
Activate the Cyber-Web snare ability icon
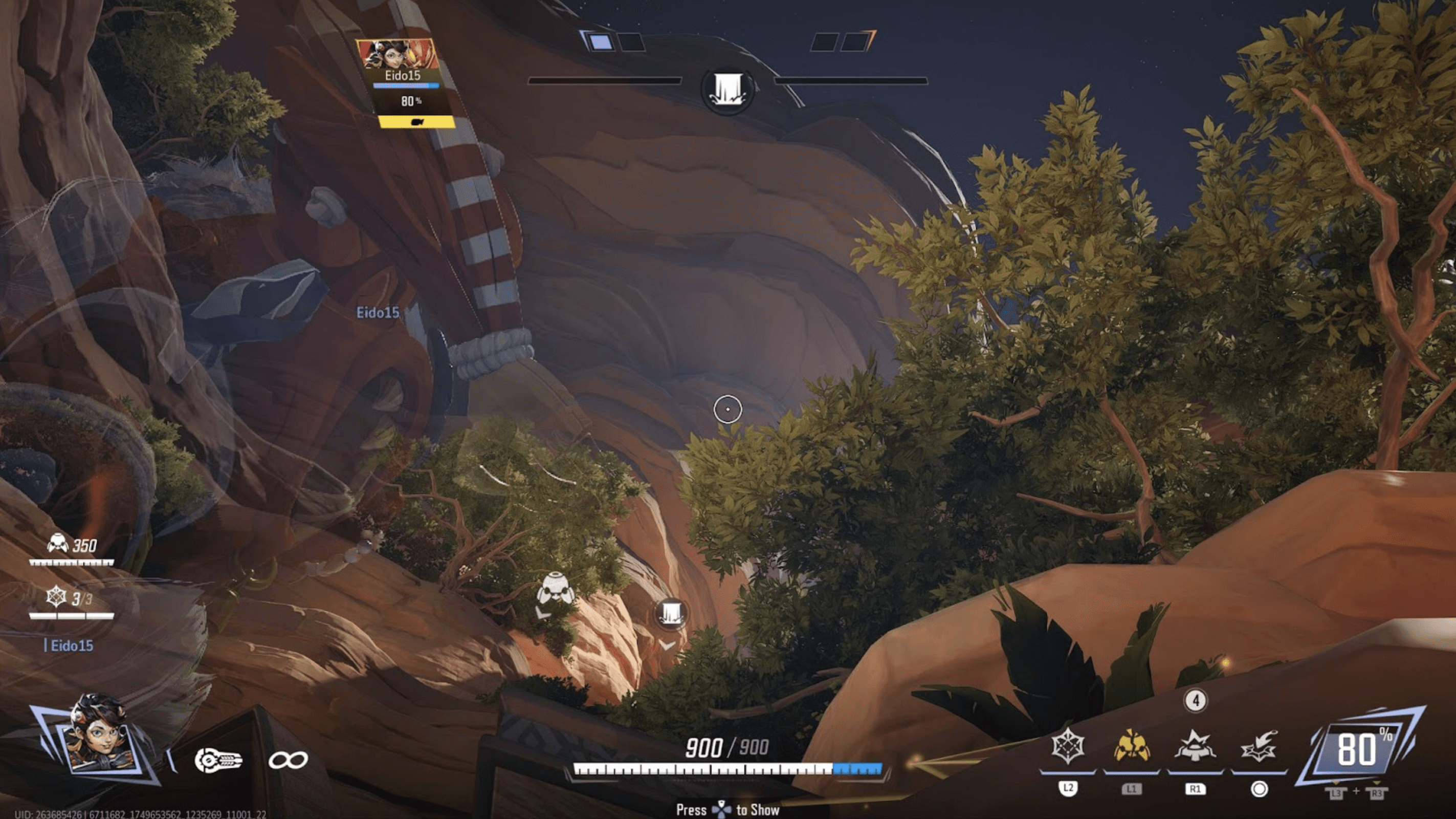click(x=1068, y=747)
